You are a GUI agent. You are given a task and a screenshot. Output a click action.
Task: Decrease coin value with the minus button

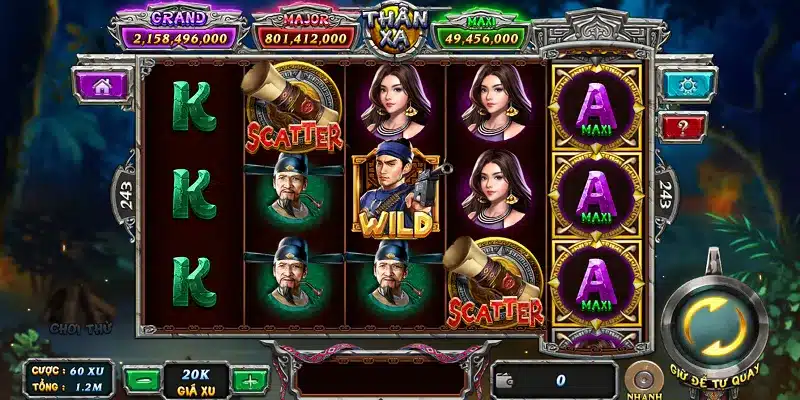(145, 380)
